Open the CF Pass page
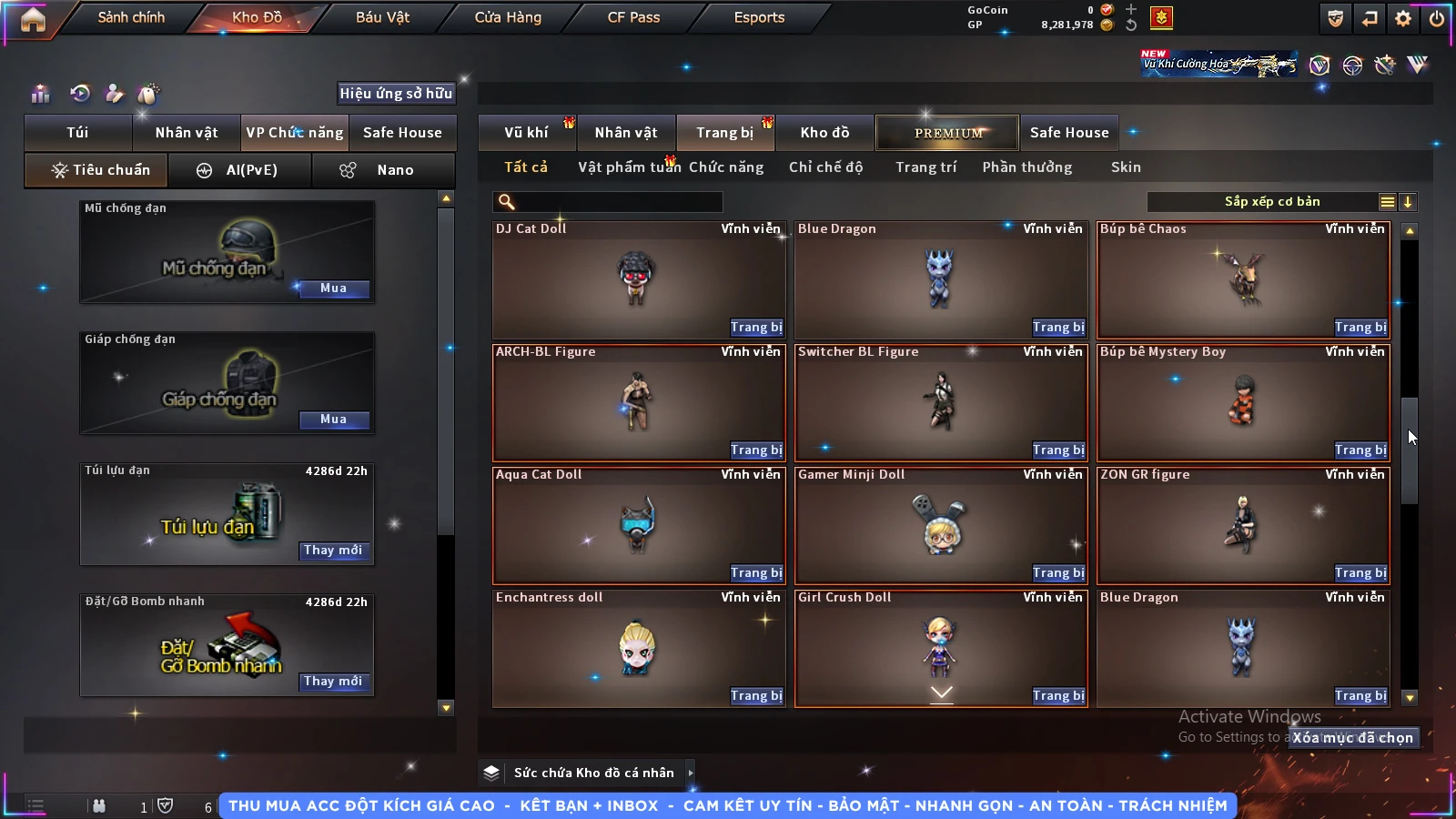1456x819 pixels. [633, 17]
